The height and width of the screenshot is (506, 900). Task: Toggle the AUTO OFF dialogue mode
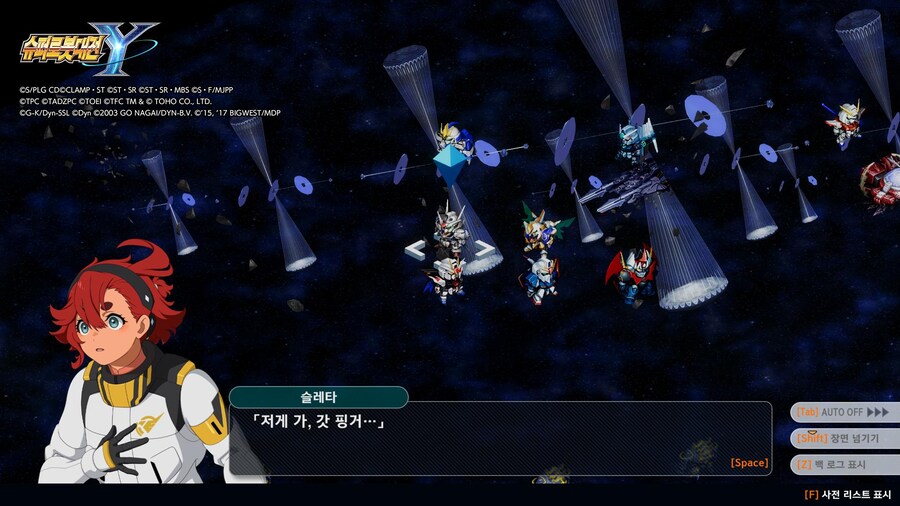pyautogui.click(x=842, y=412)
